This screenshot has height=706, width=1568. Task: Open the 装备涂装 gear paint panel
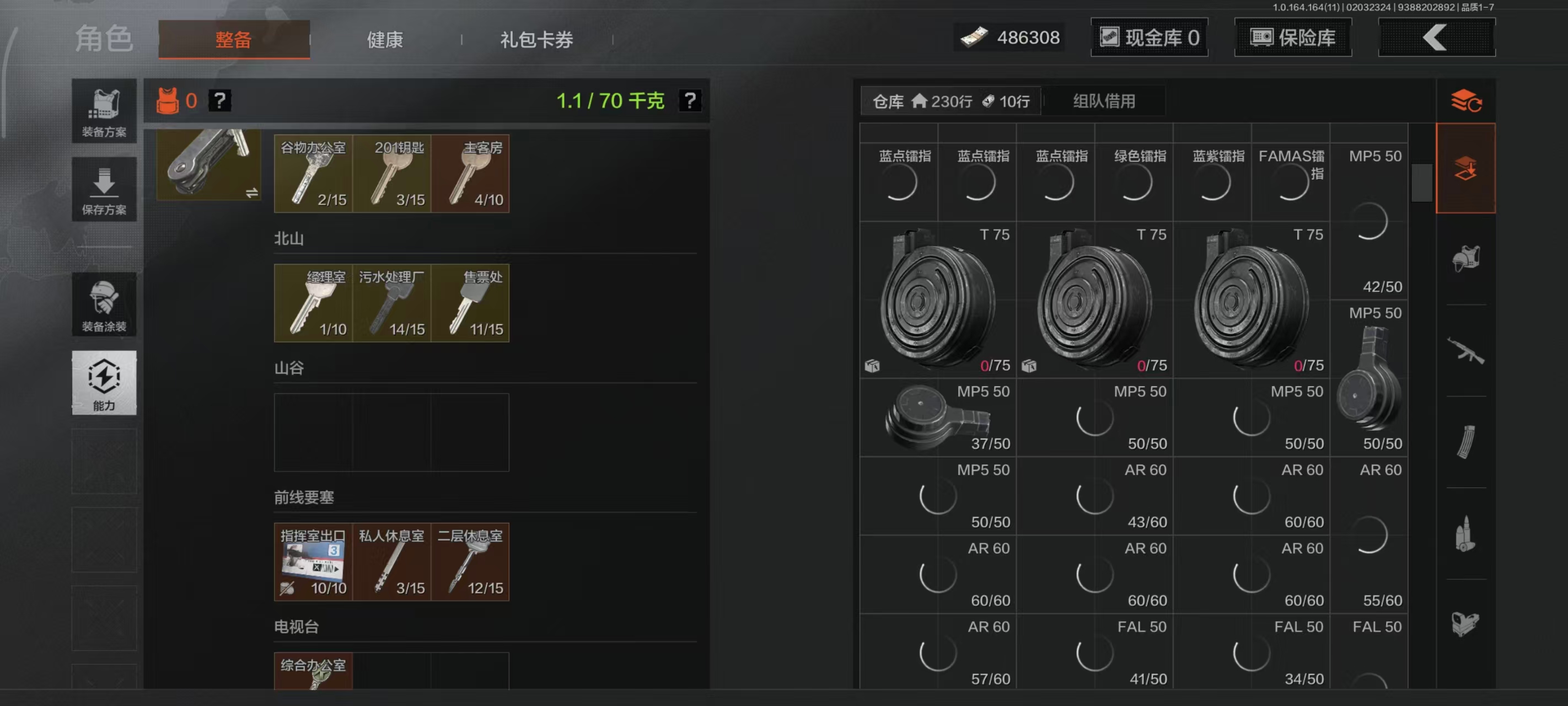(104, 304)
